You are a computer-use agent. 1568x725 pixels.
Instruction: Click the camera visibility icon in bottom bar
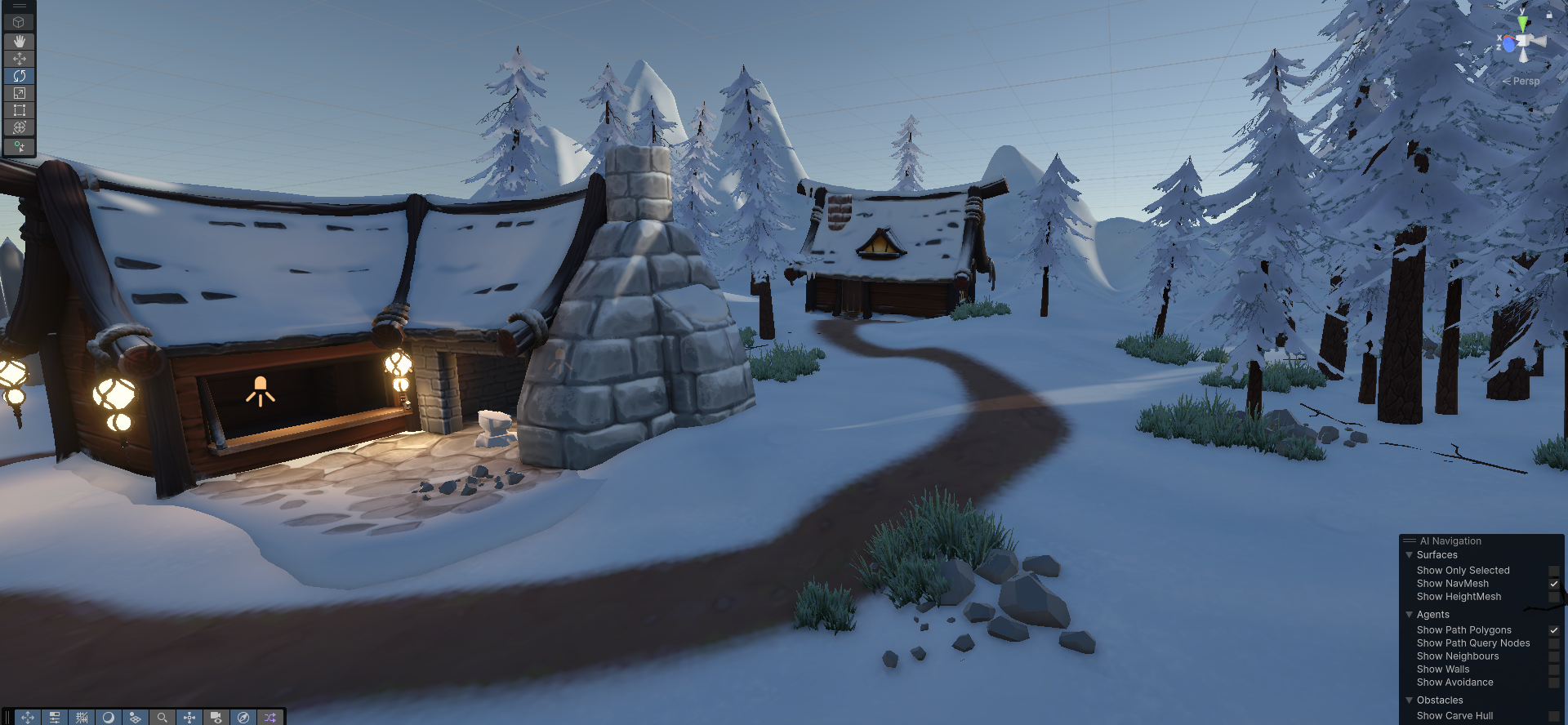point(215,717)
